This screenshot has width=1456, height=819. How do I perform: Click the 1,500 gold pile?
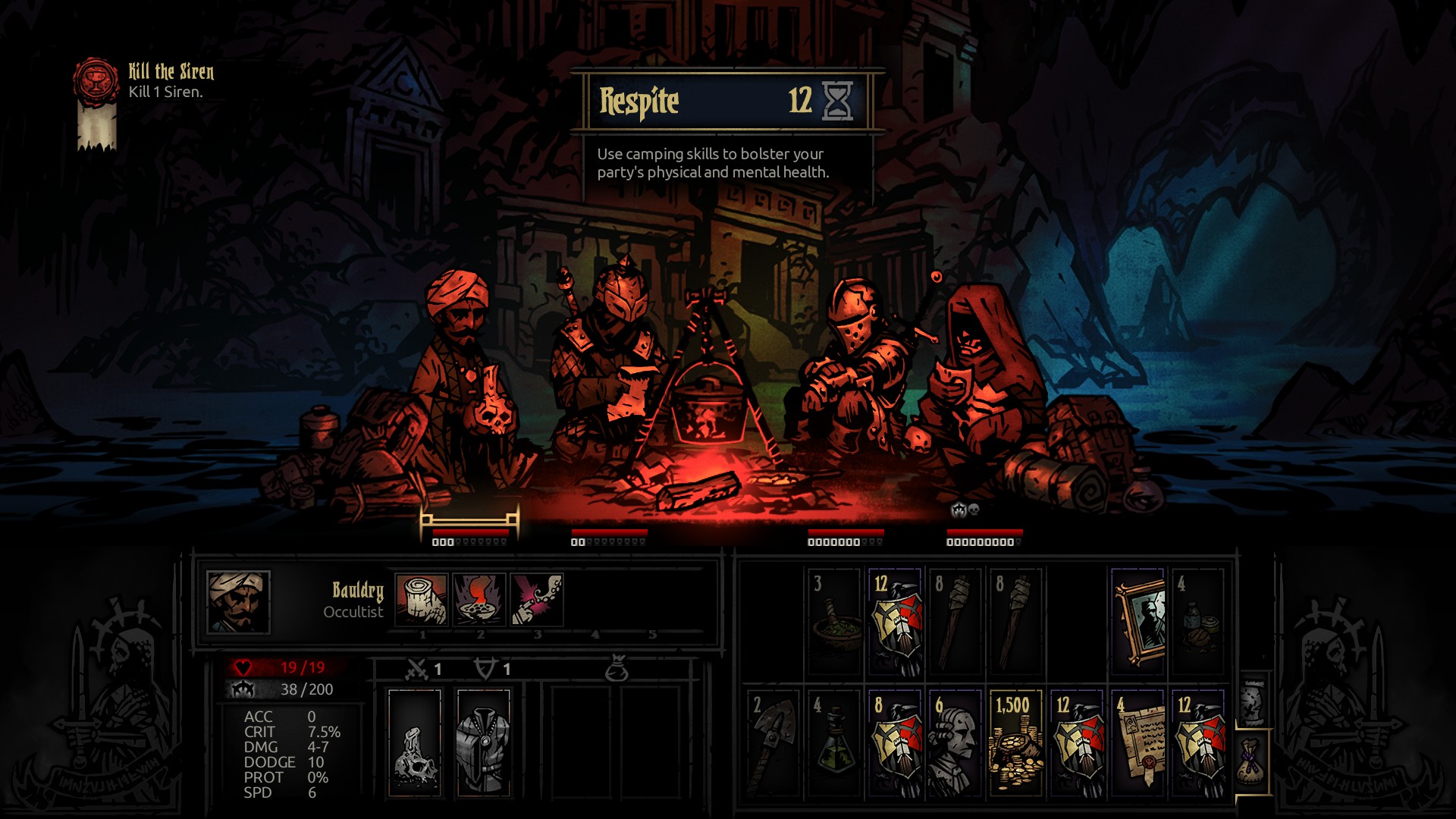pos(1016,743)
